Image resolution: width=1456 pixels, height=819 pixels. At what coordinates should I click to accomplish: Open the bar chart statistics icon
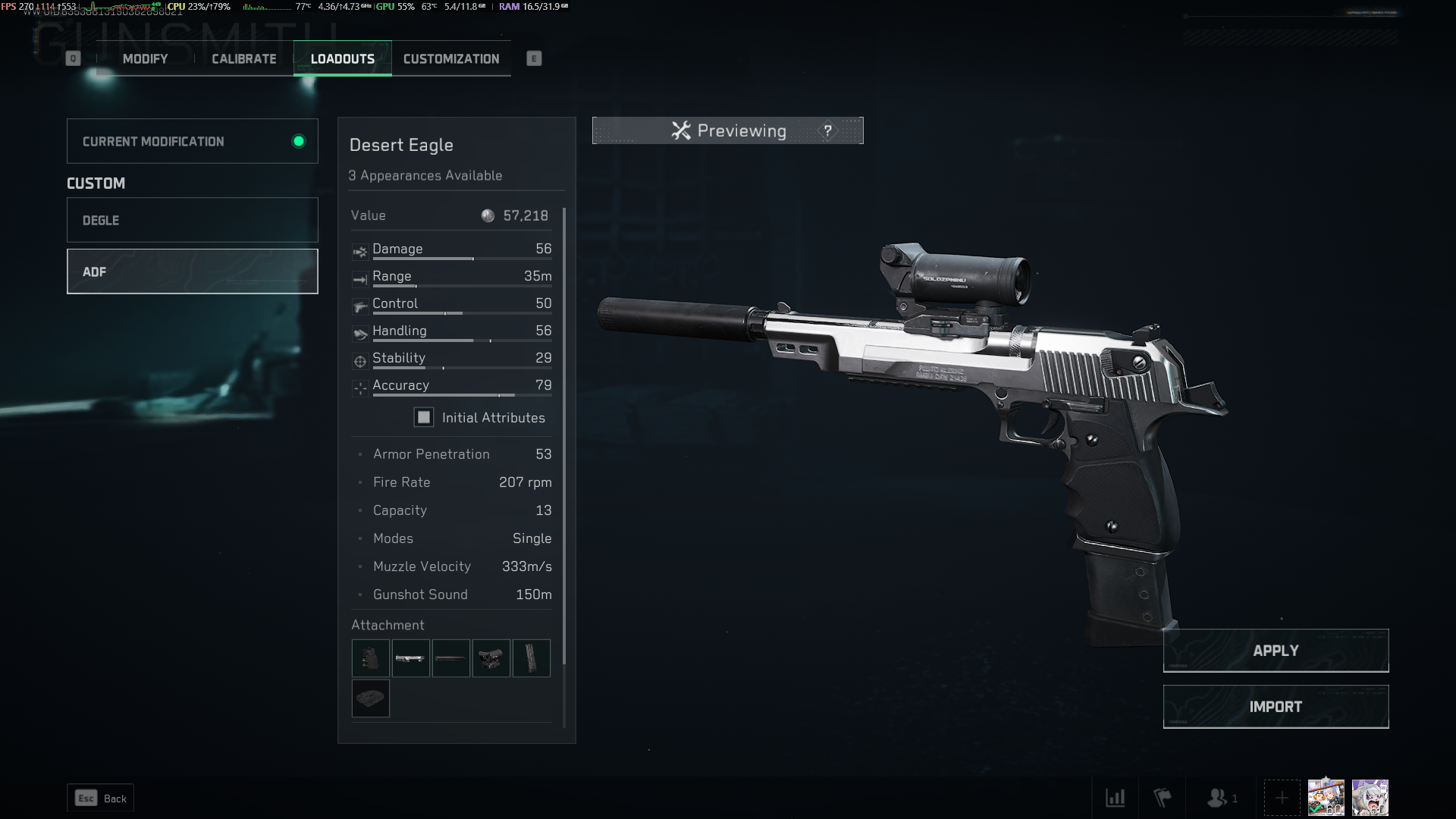point(1115,798)
